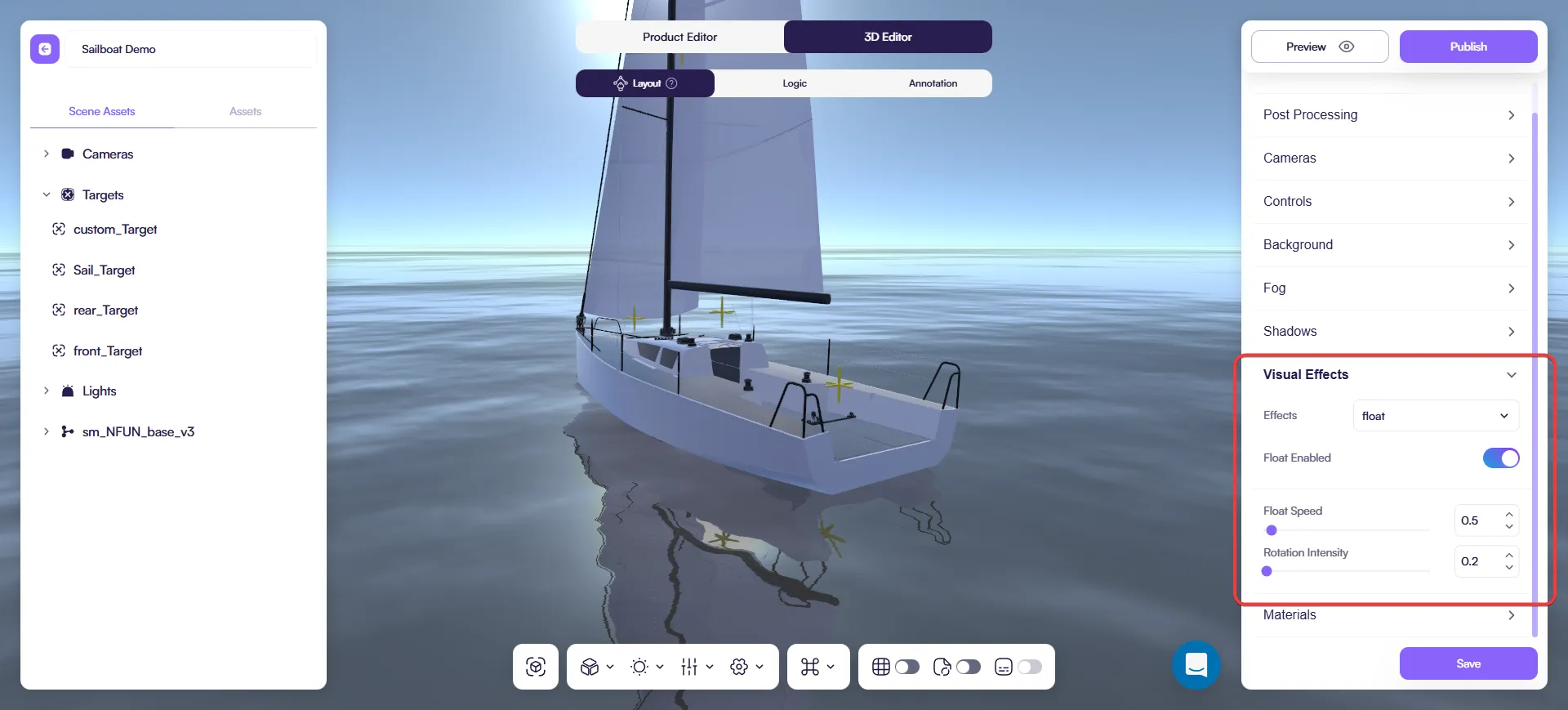Click the Float Speed slider handle
The height and width of the screenshot is (710, 1568).
click(1272, 530)
